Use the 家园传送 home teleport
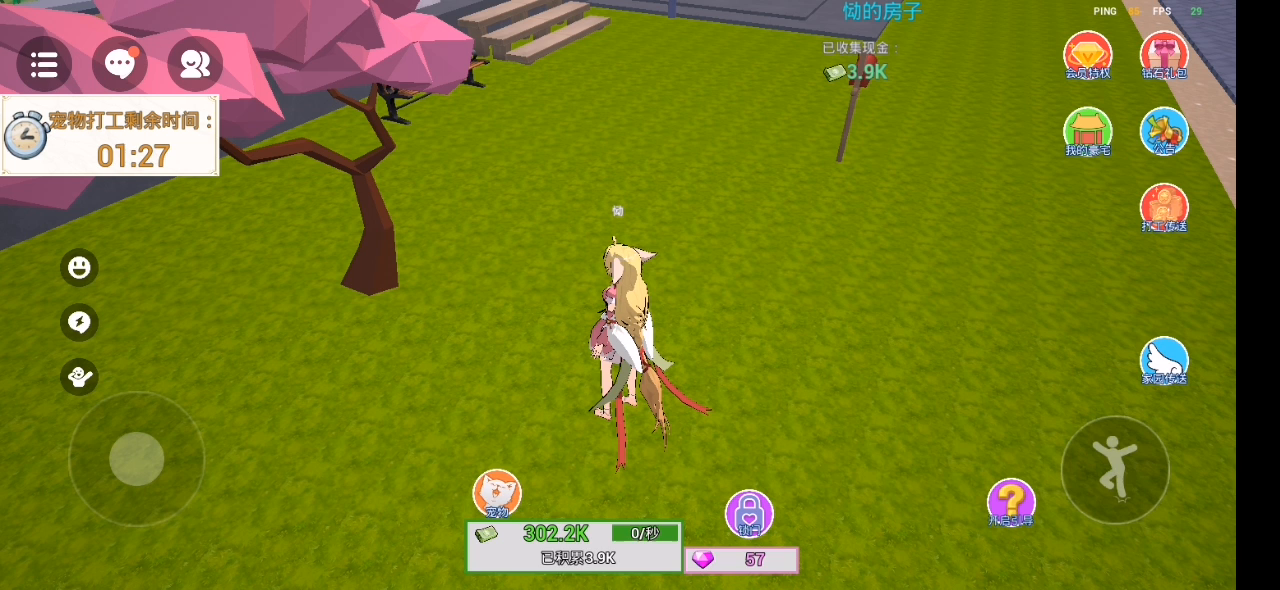 (x=1164, y=361)
